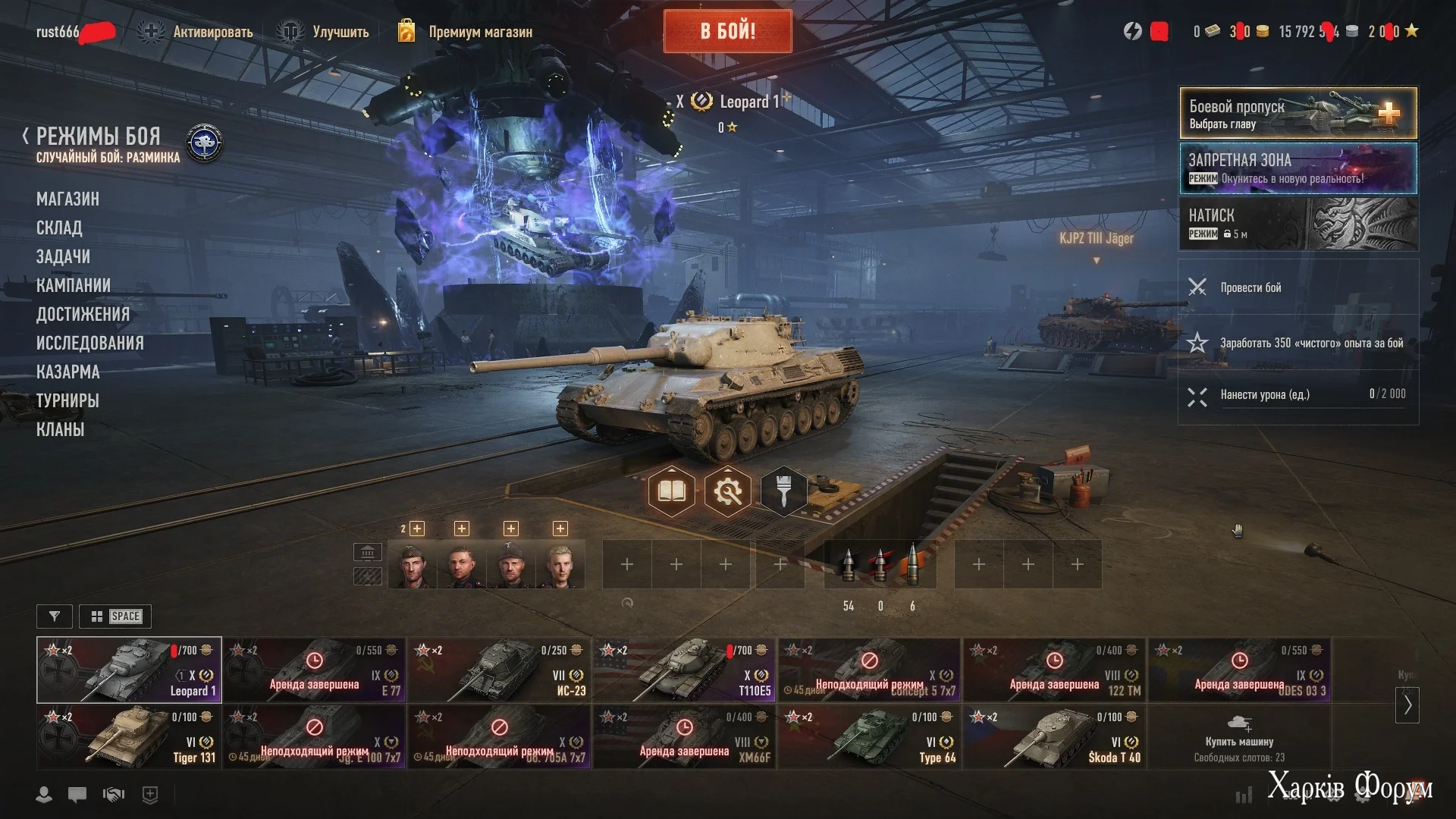Screen dimensions: 1456x819
Task: Open the ЗАПРЕТНАЯ ЗОНА mode banner
Action: [x=1298, y=168]
